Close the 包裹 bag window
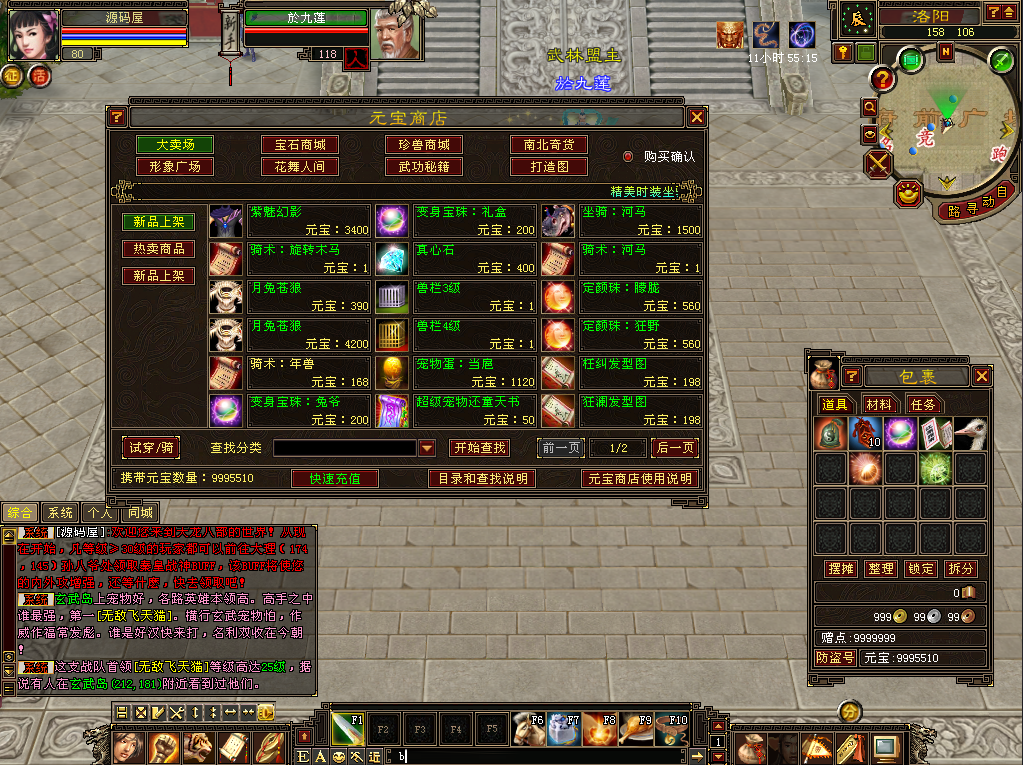Image resolution: width=1023 pixels, height=765 pixels. 982,376
